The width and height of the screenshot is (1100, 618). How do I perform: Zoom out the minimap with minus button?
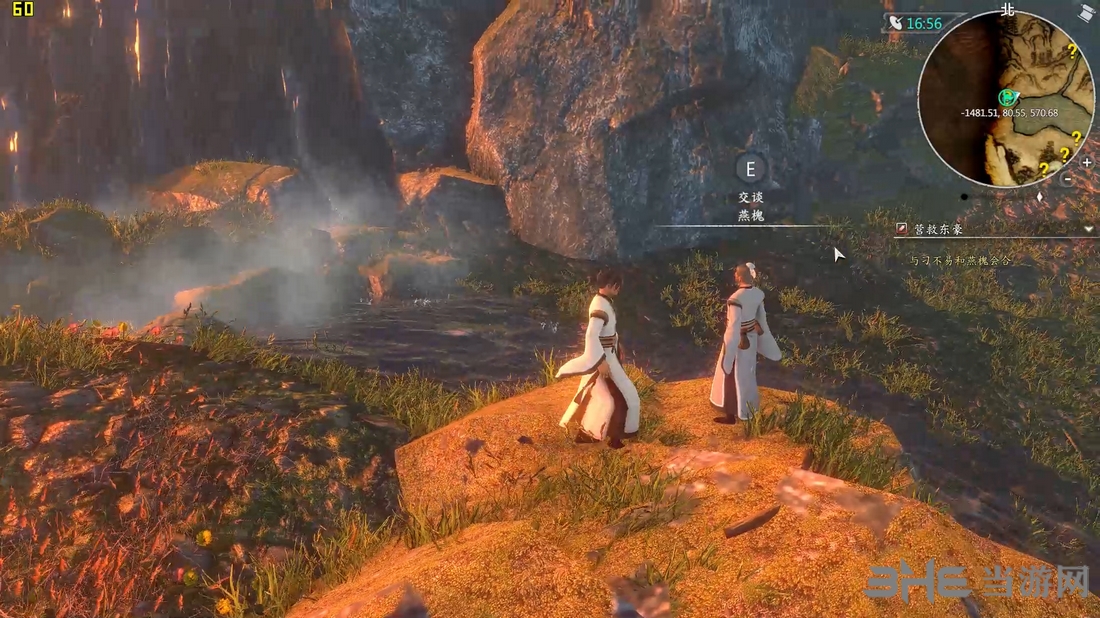click(1067, 179)
